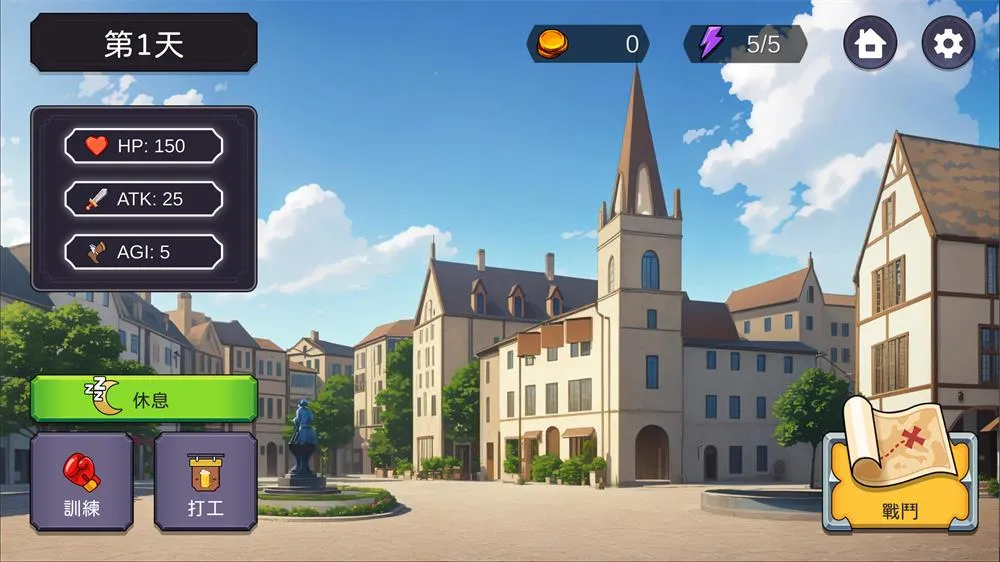
Task: Open the 訓練 training menu
Action: pyautogui.click(x=81, y=481)
